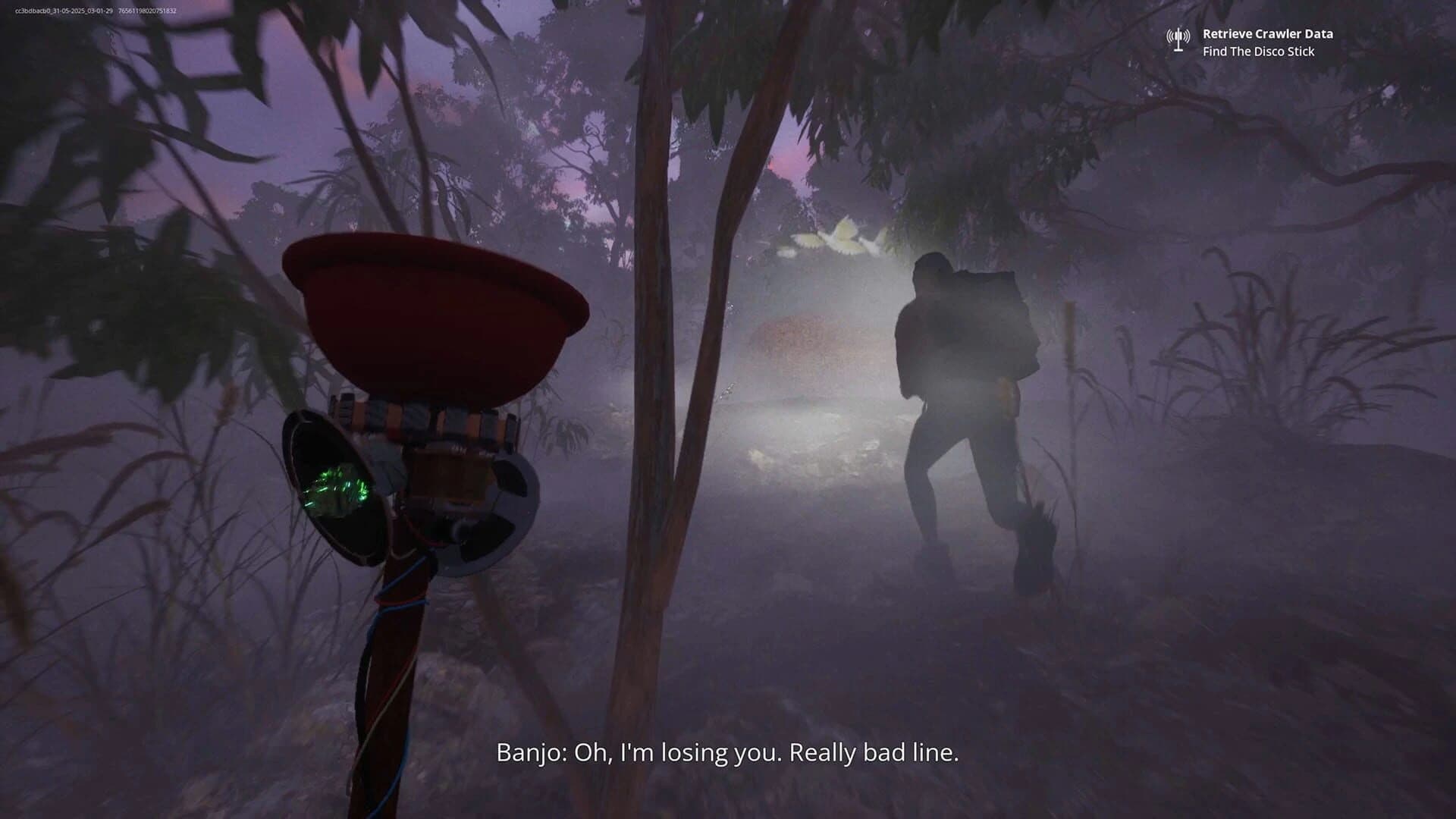Viewport: 1456px width, 819px height.
Task: Click the radio signal icon beside Retrieve Crawler Data
Action: click(1178, 34)
